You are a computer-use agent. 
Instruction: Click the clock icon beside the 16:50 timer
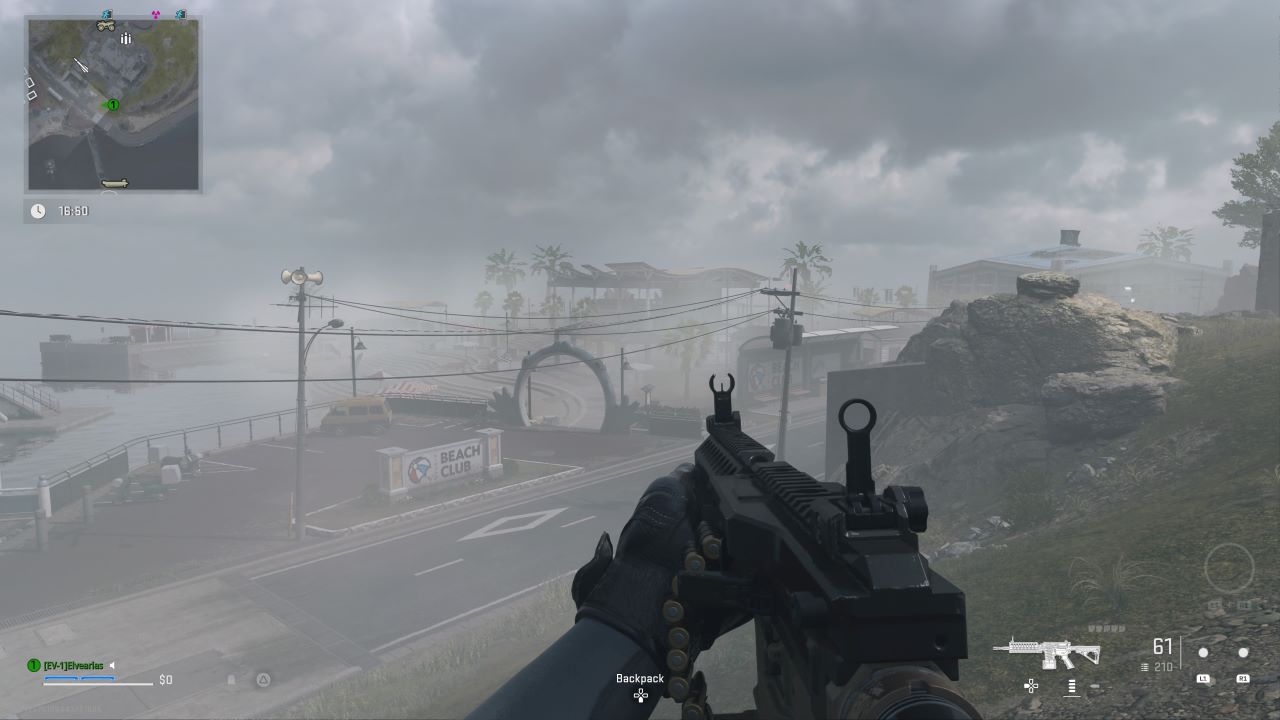point(38,210)
